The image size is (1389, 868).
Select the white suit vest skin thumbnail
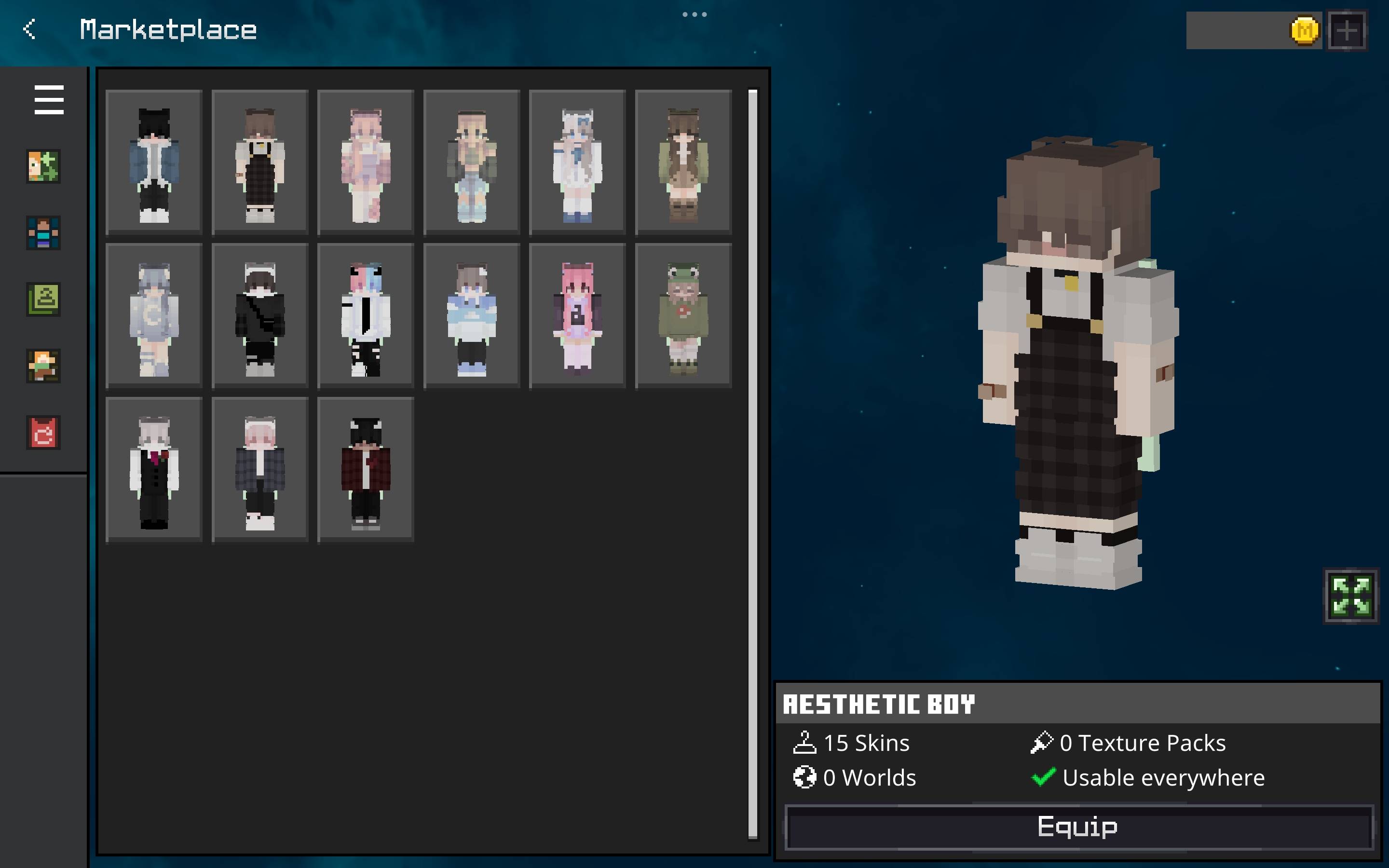[153, 468]
